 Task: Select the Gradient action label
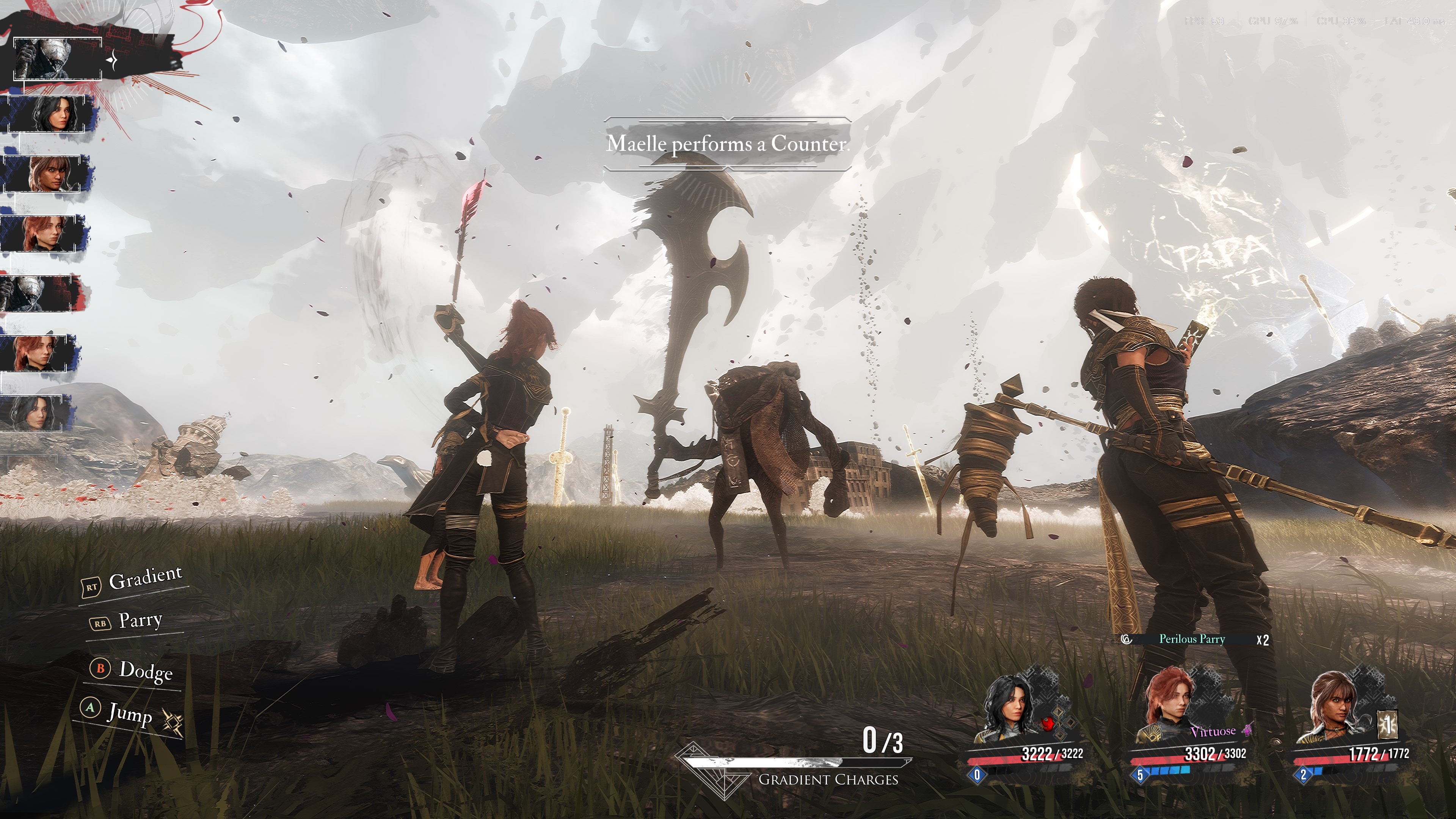point(145,578)
